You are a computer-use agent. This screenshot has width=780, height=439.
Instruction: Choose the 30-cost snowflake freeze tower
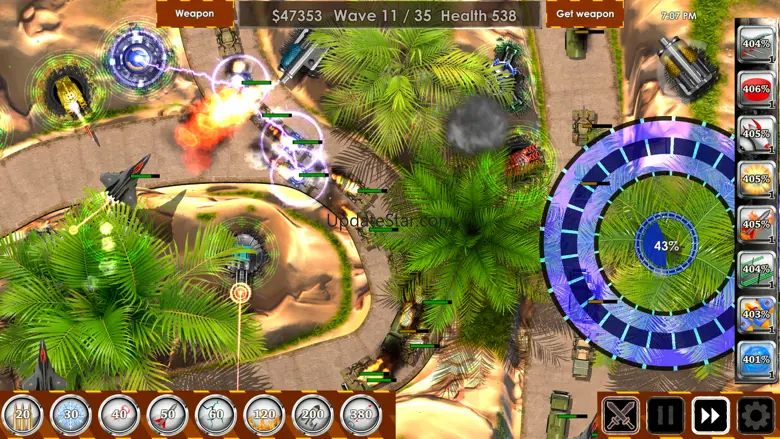point(70,415)
